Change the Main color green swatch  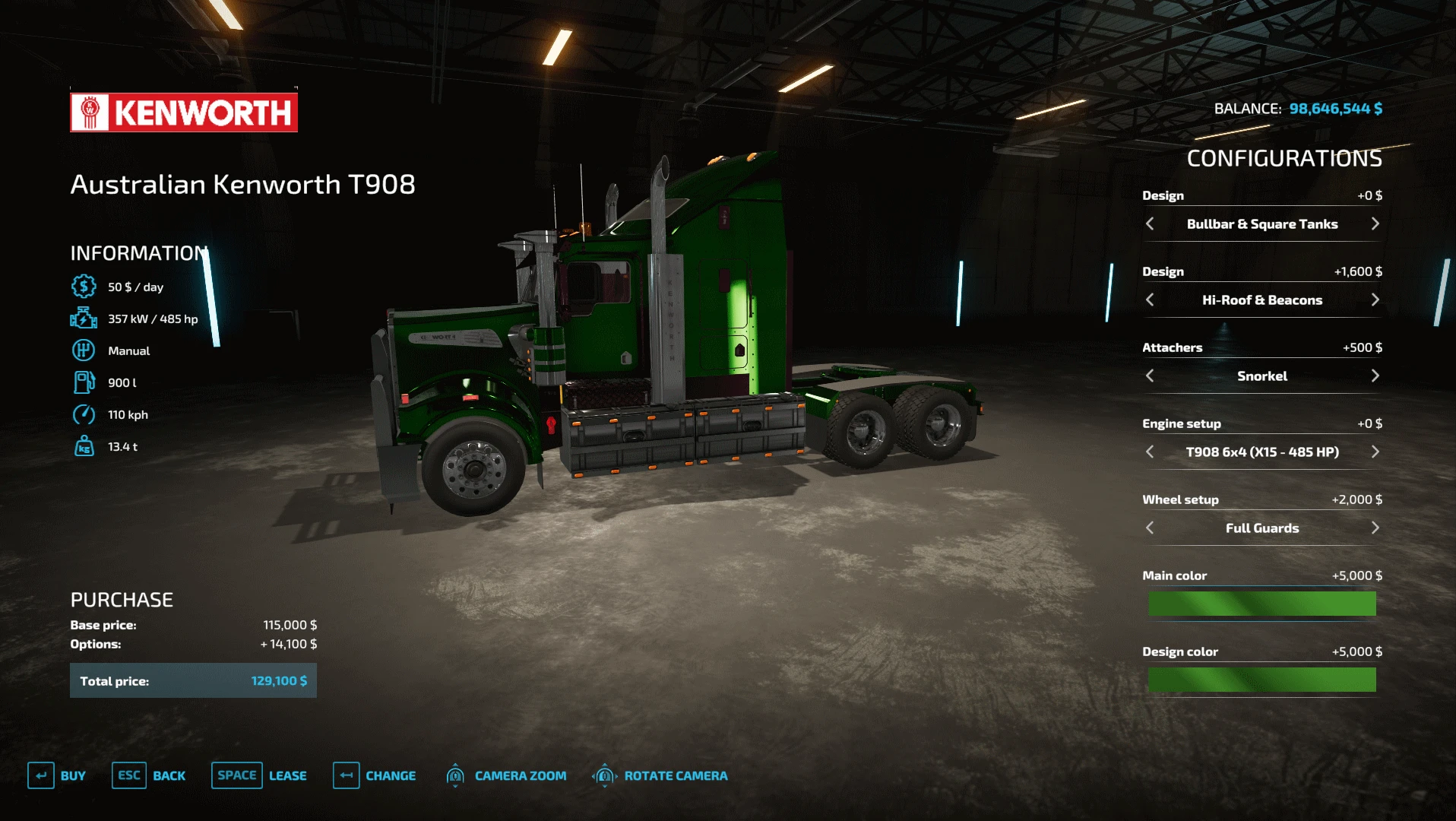1261,603
